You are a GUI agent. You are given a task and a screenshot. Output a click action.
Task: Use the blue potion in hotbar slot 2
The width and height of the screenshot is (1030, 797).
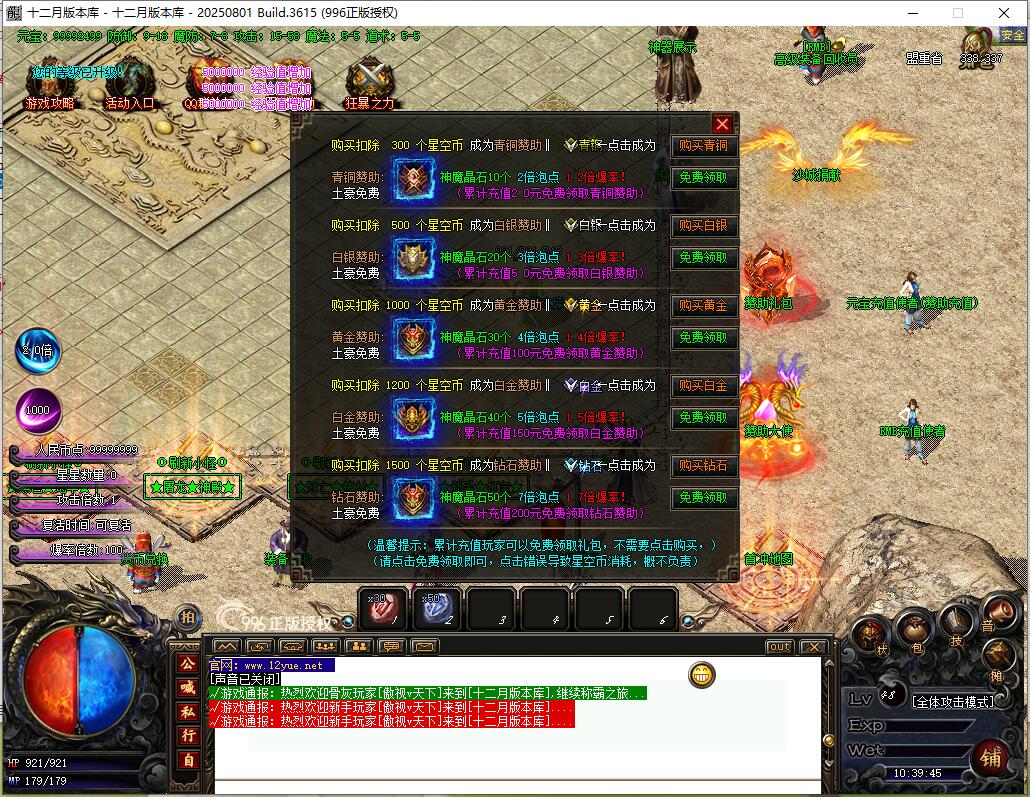(438, 608)
